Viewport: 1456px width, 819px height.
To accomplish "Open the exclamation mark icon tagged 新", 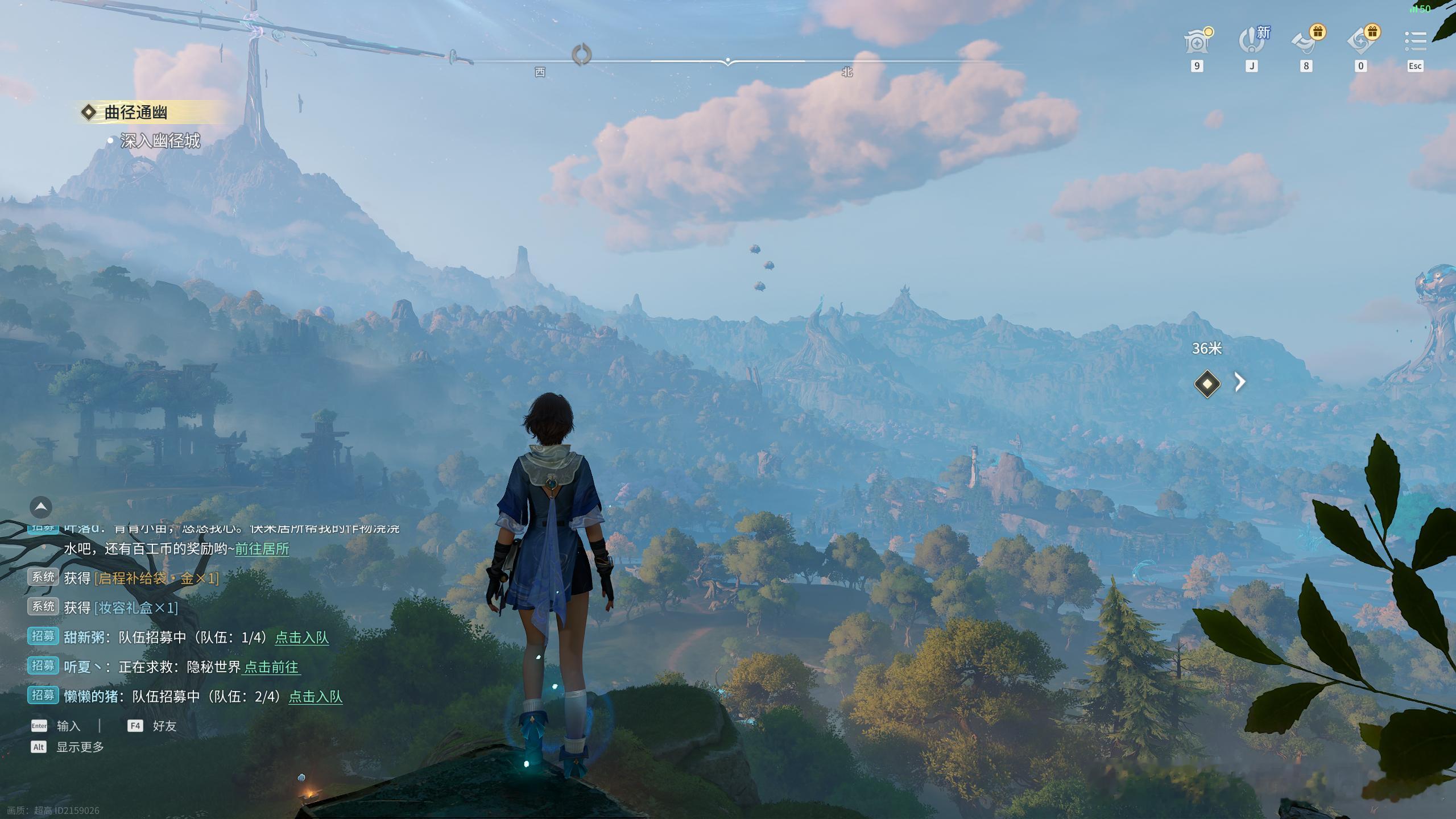I will coord(1252,42).
